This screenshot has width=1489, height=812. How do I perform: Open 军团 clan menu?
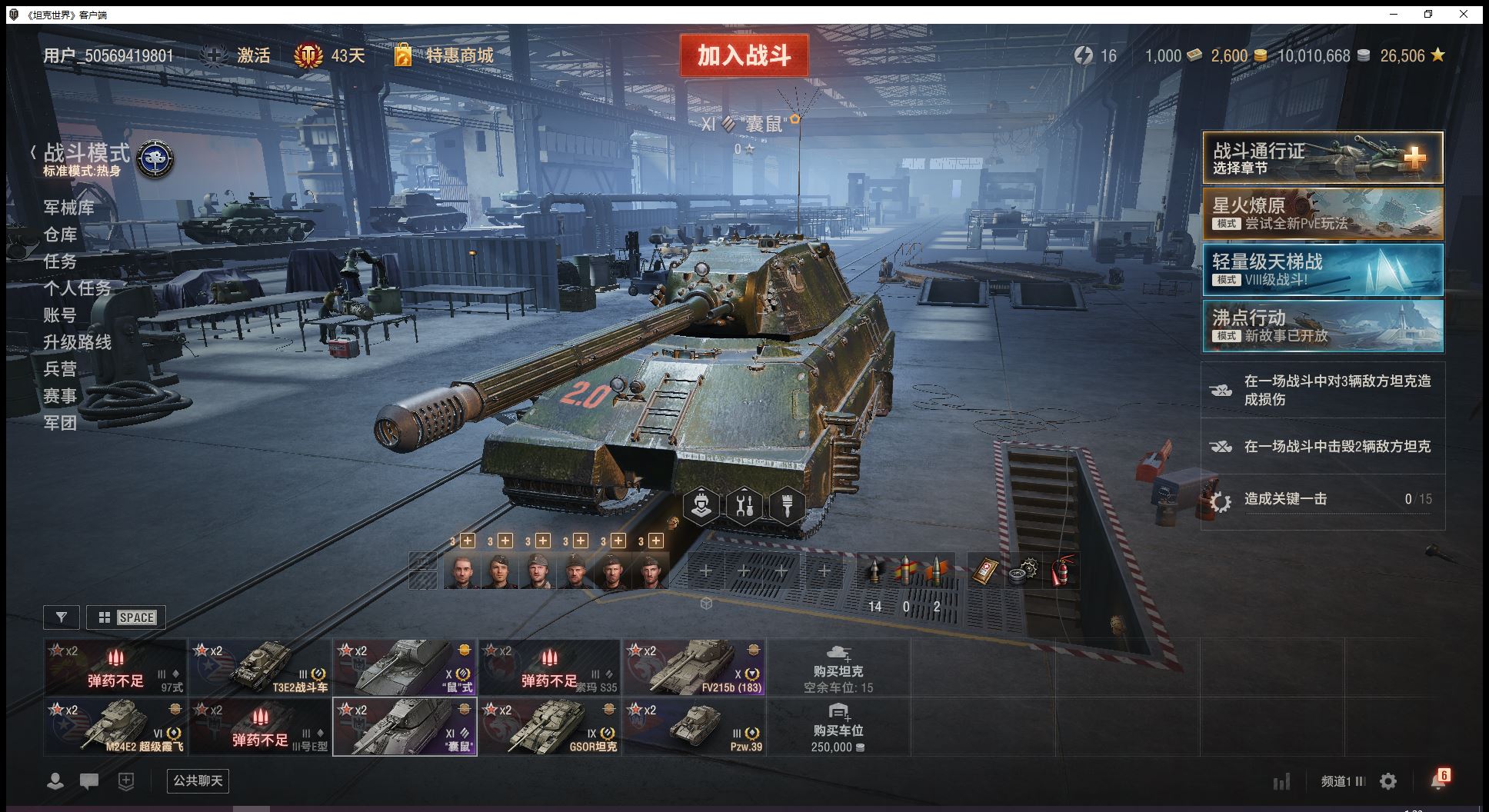point(60,423)
